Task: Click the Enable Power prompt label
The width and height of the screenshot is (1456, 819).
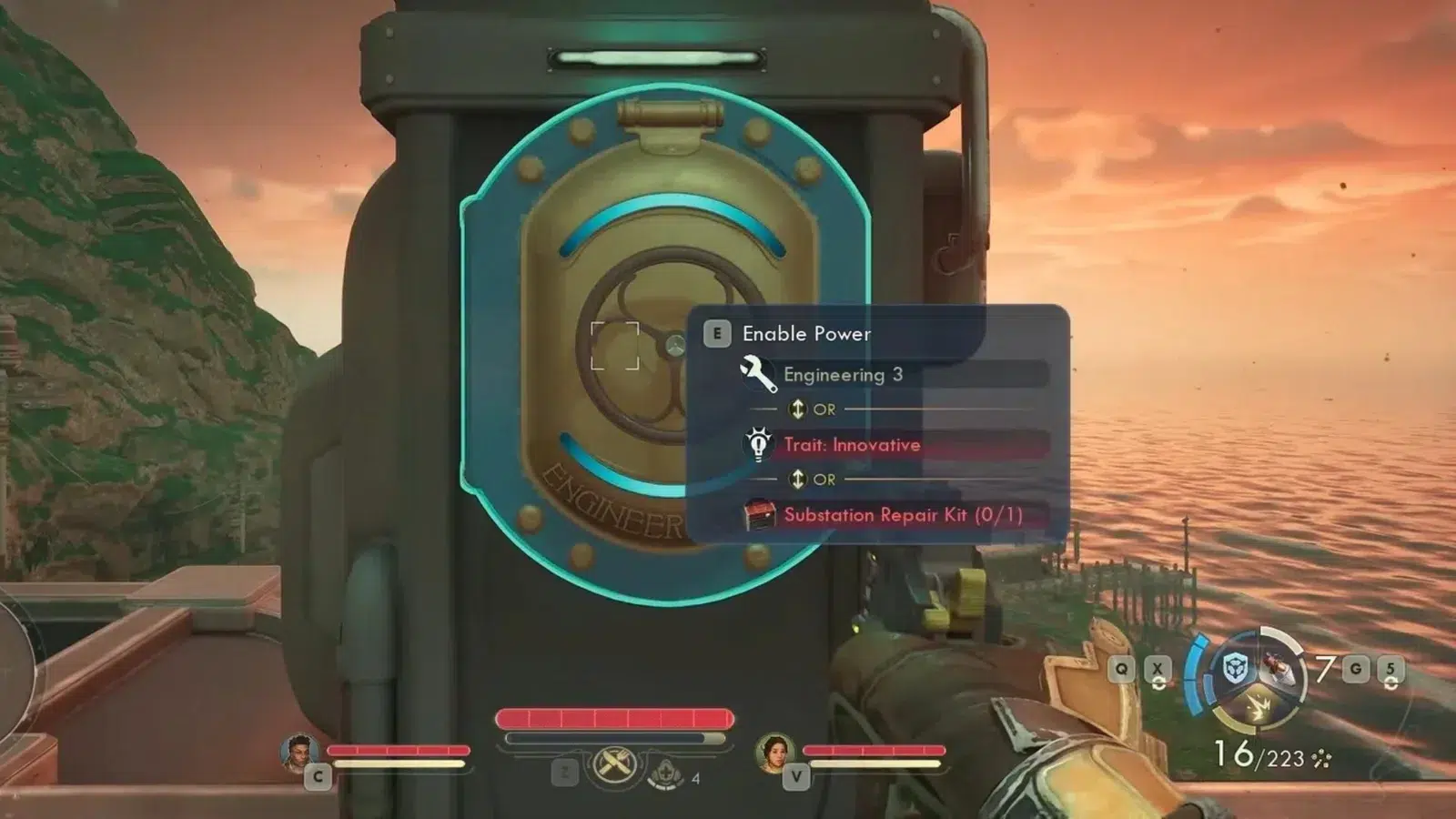Action: (806, 334)
